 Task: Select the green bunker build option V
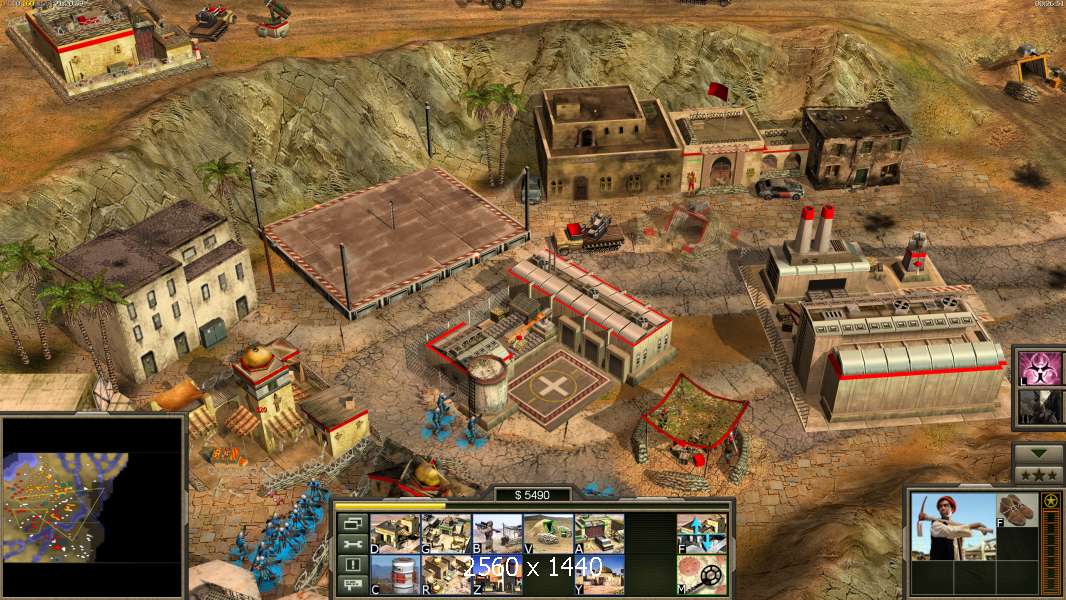[548, 533]
